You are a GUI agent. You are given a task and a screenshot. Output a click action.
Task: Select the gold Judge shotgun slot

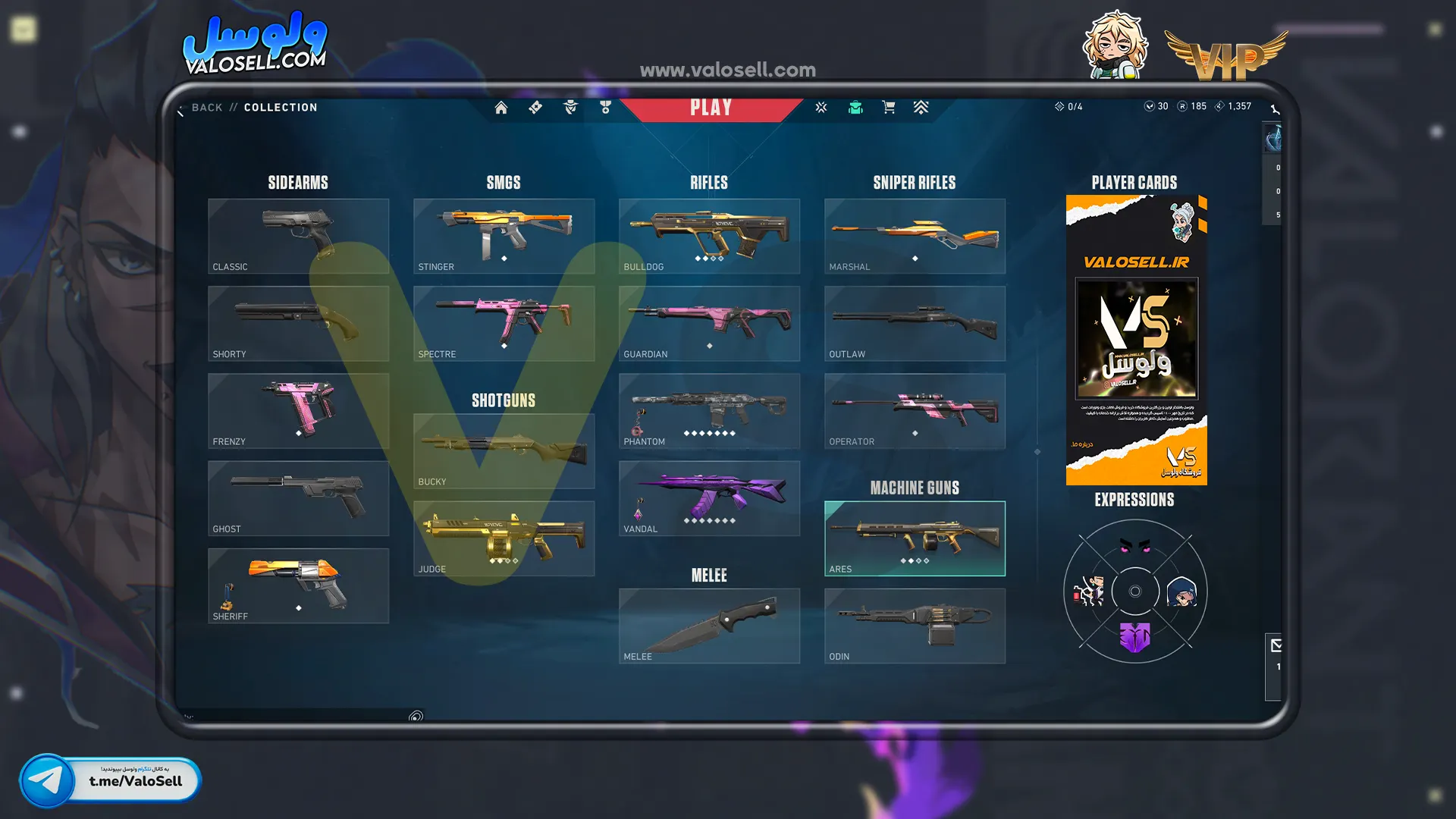point(504,538)
